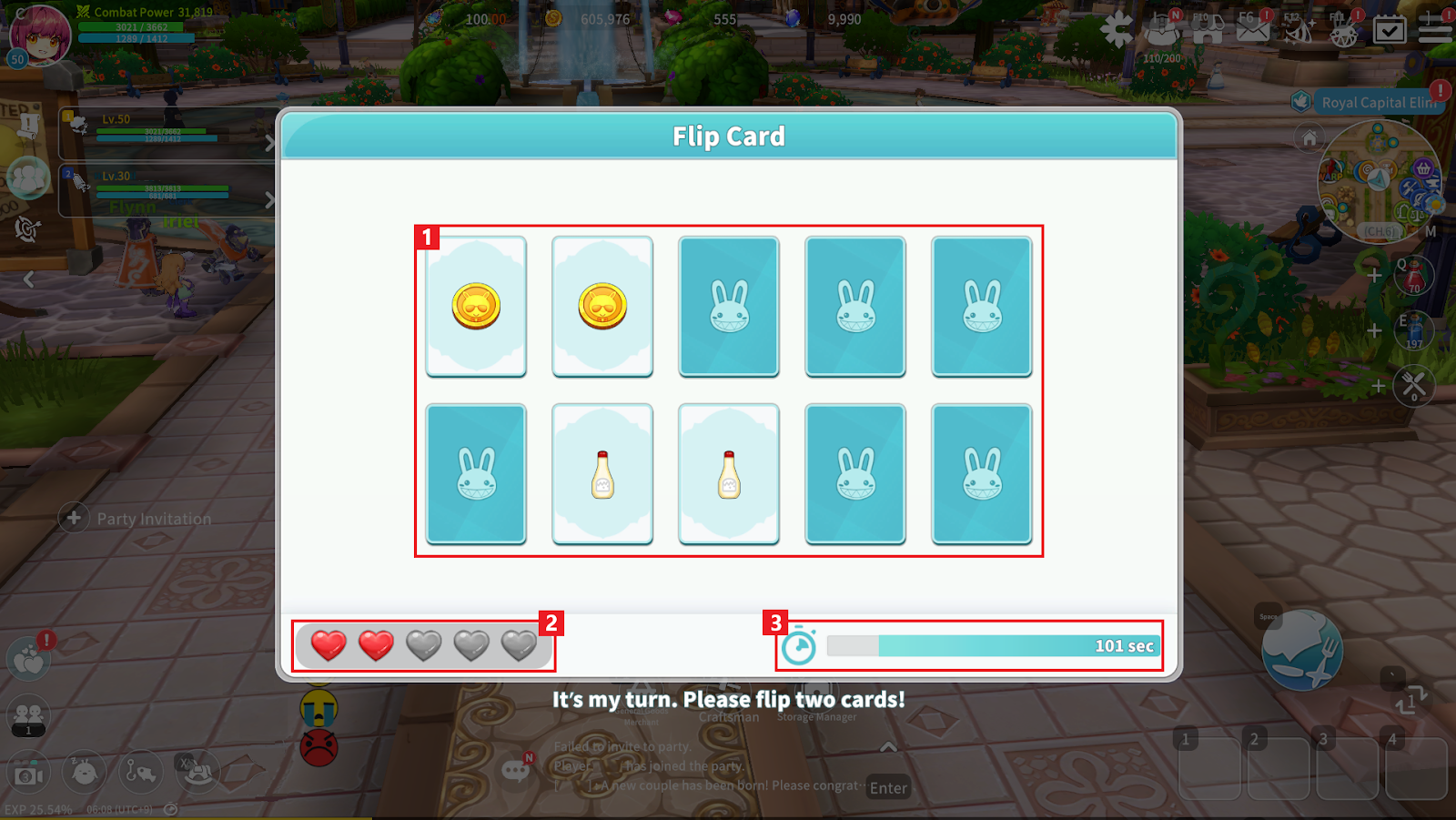The image size is (1456, 820).
Task: Use the blue mana potion slot
Action: [1414, 331]
